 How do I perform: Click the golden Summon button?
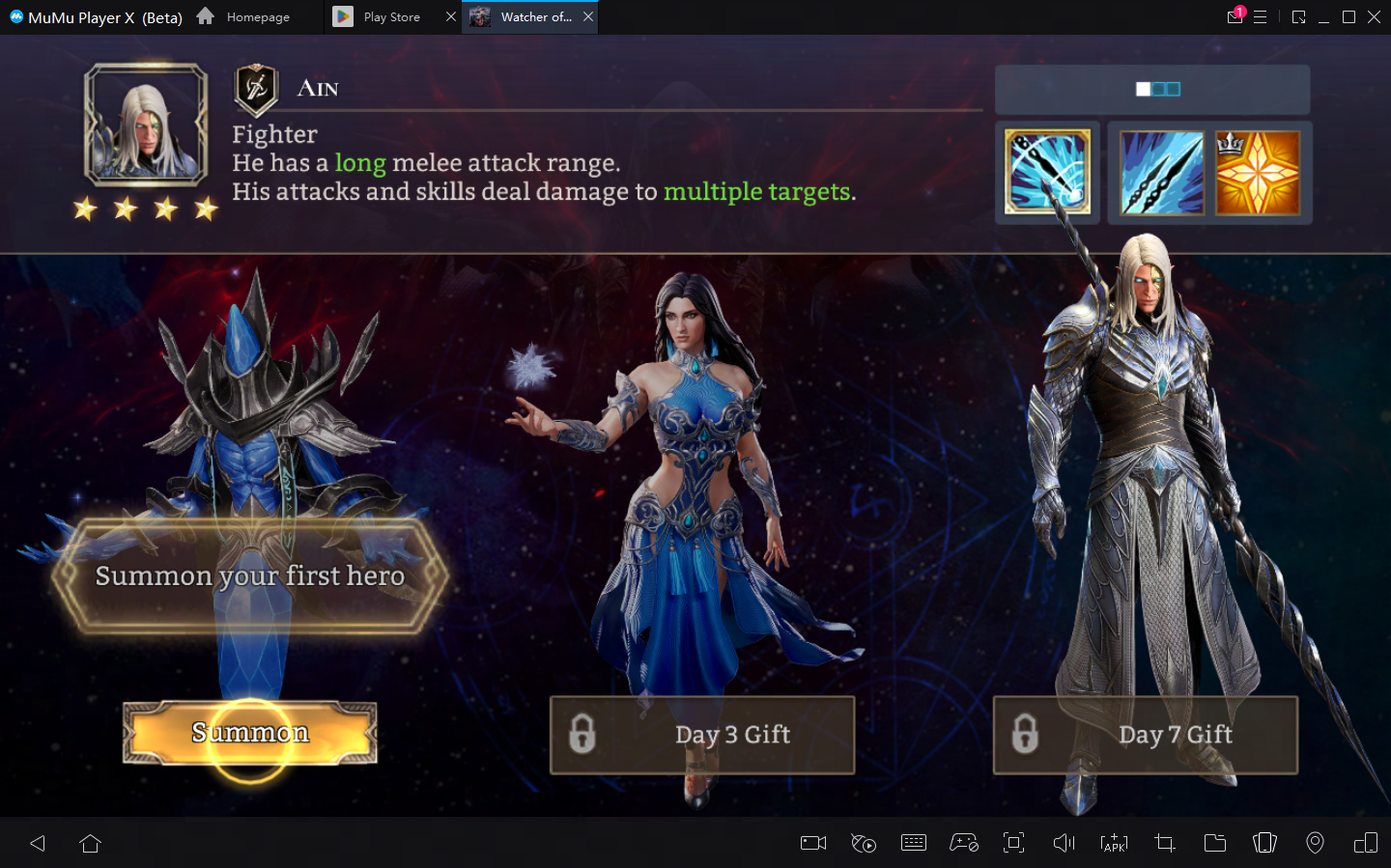point(249,733)
